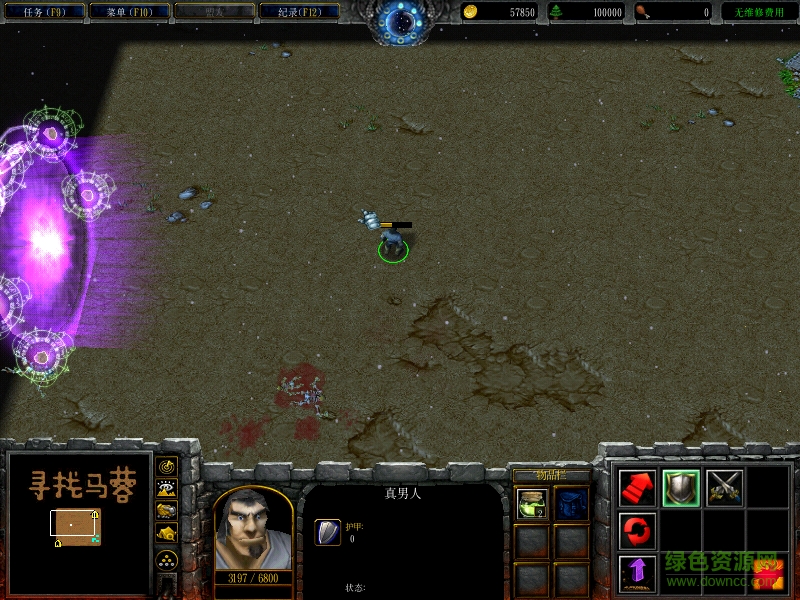Click the shield armor icon in unit info

point(327,532)
